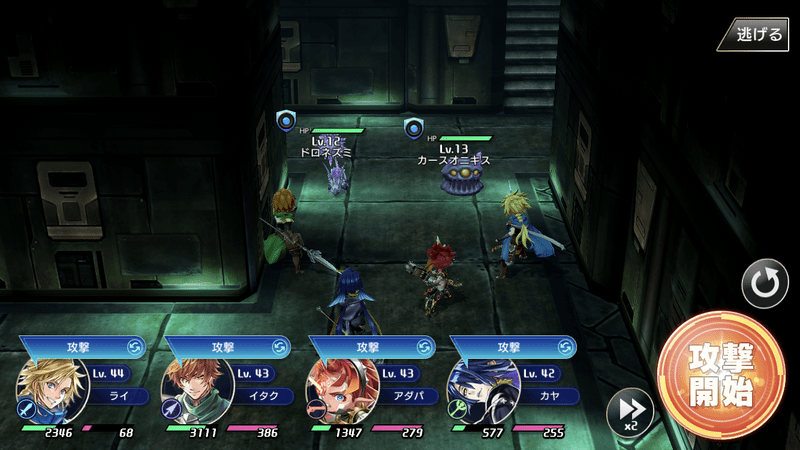This screenshot has width=800, height=450.
Task: Choose カヤ's character portrait
Action: click(x=481, y=391)
